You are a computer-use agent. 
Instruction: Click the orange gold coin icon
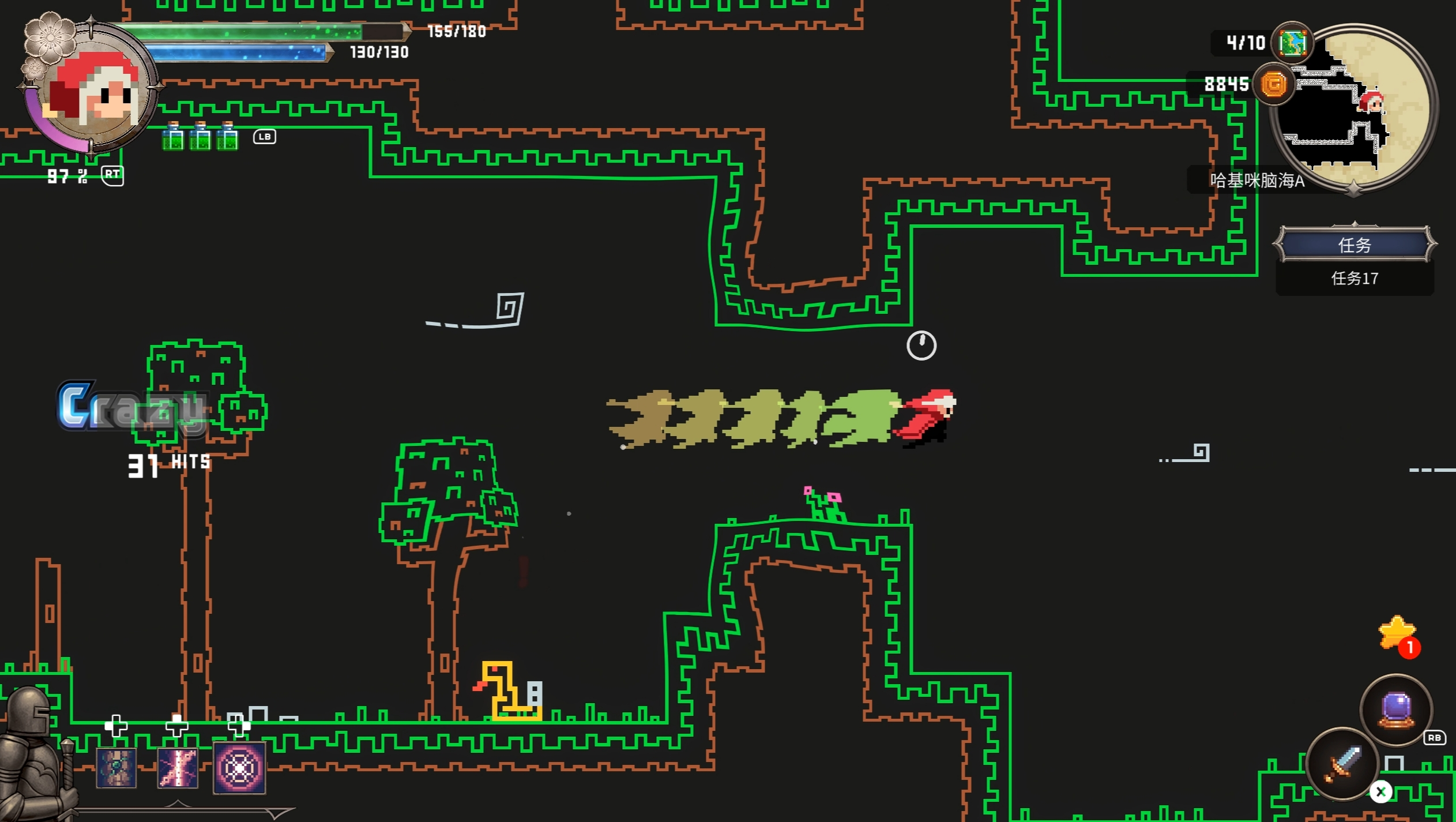coord(1274,85)
